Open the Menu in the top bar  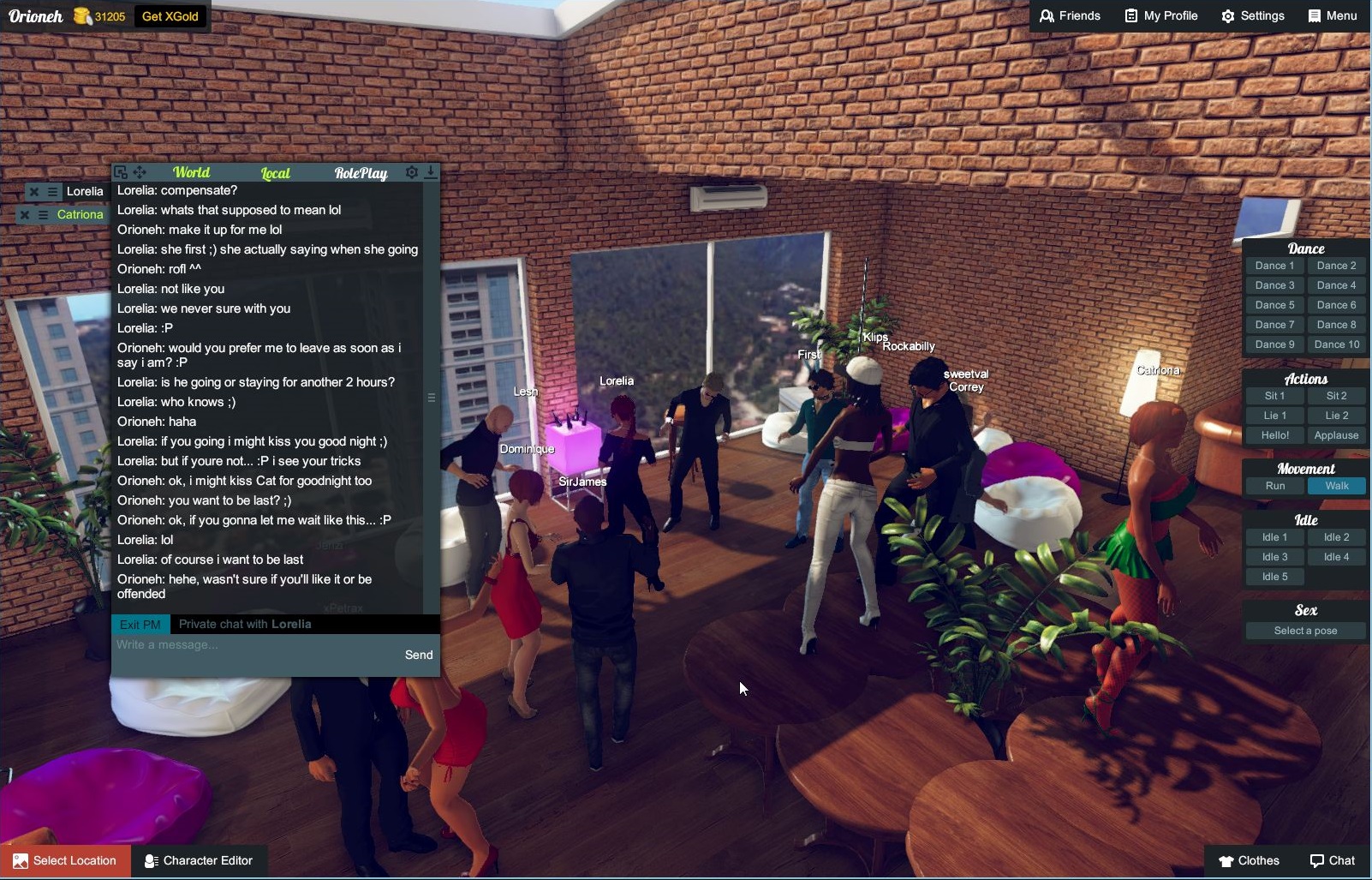tap(1333, 15)
